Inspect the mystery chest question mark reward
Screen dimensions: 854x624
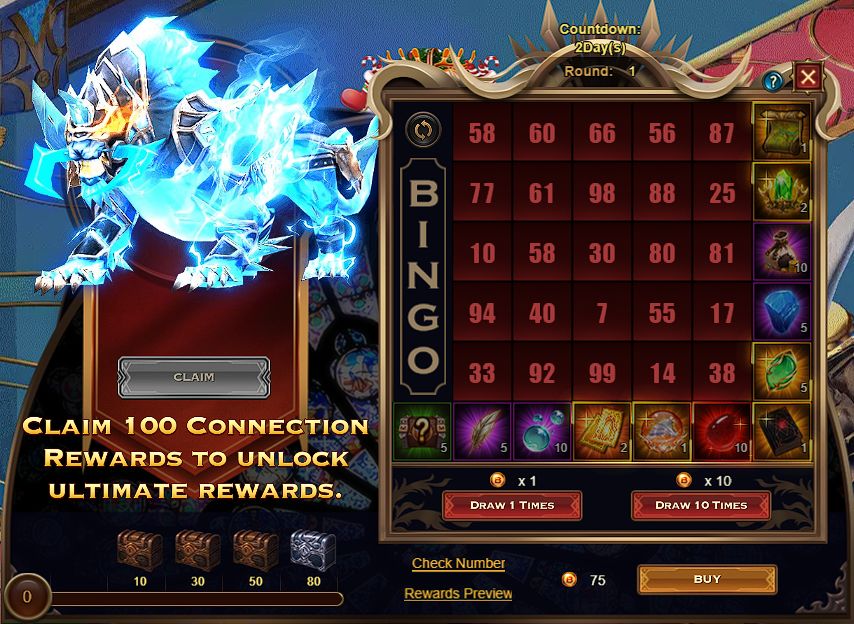pos(421,431)
